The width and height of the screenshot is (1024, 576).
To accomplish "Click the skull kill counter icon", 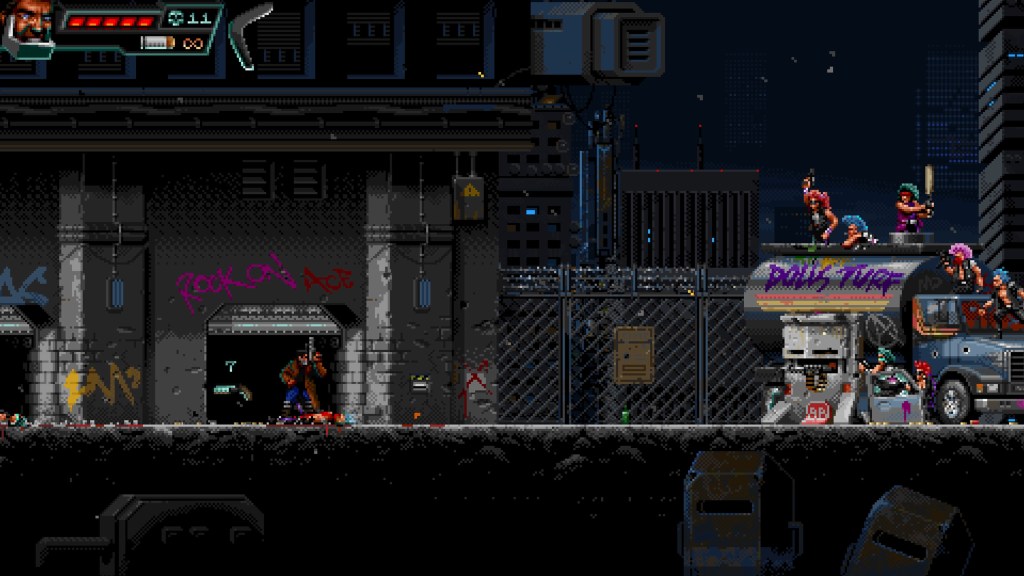I will pos(176,18).
